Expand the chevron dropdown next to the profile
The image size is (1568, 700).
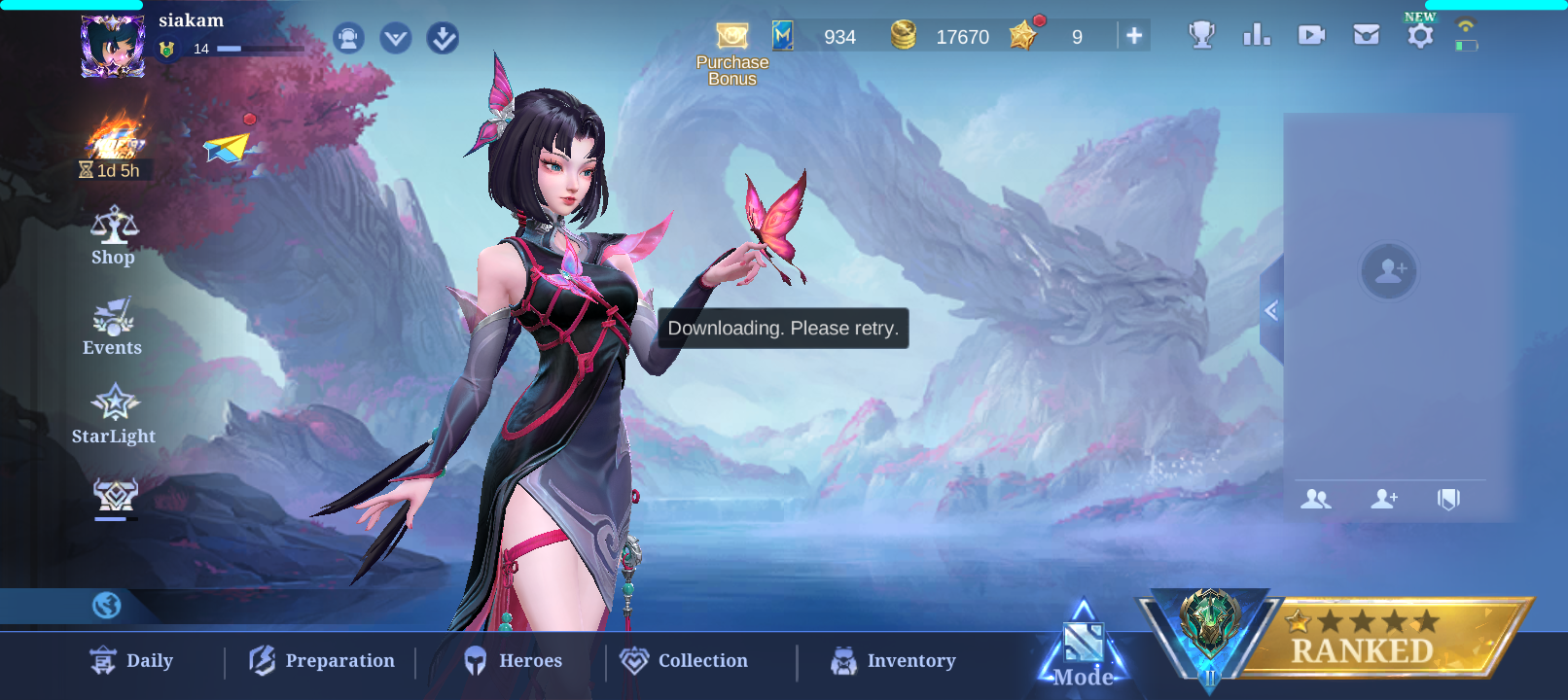point(394,38)
